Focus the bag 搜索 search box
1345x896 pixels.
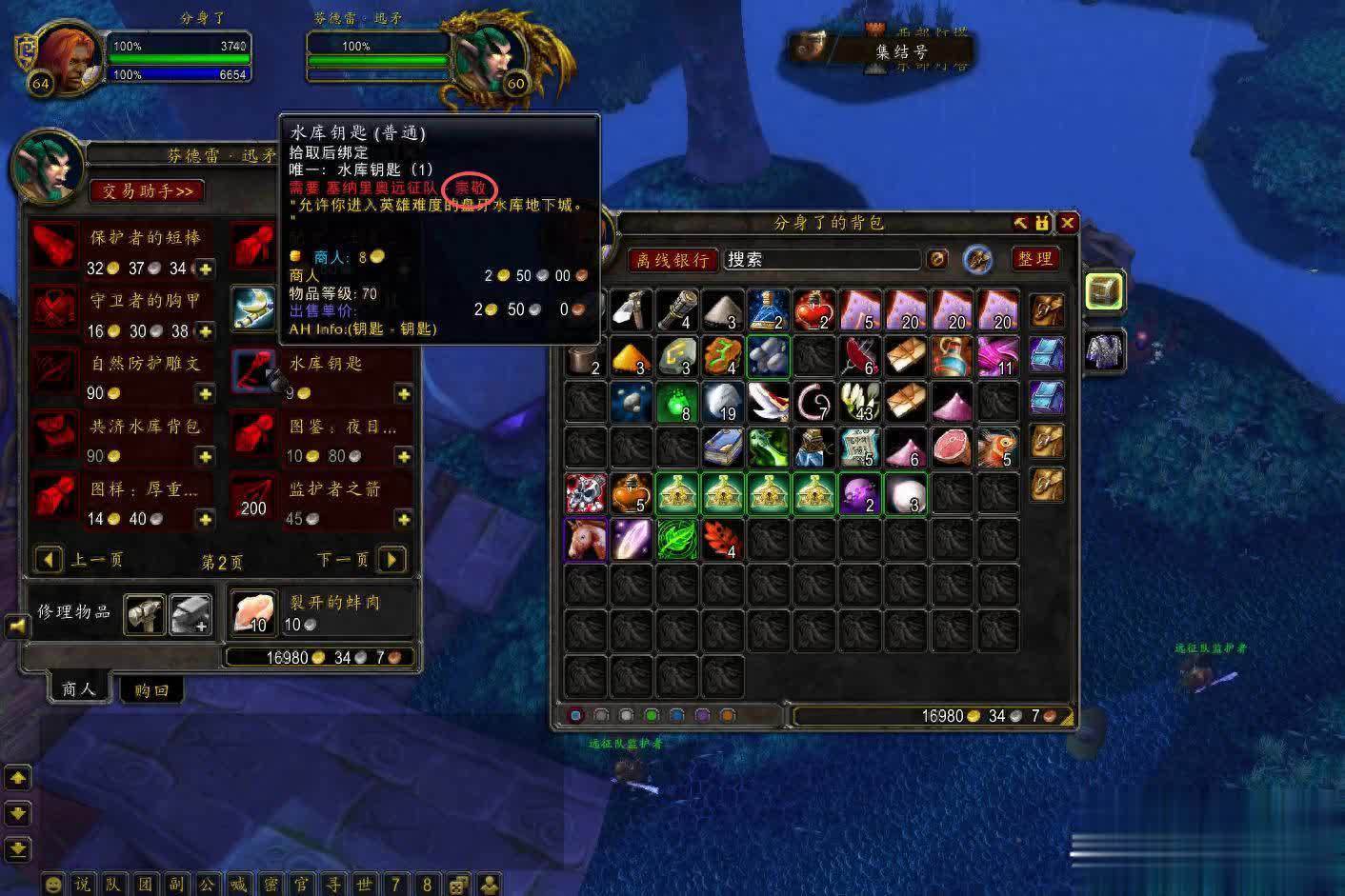(x=819, y=259)
